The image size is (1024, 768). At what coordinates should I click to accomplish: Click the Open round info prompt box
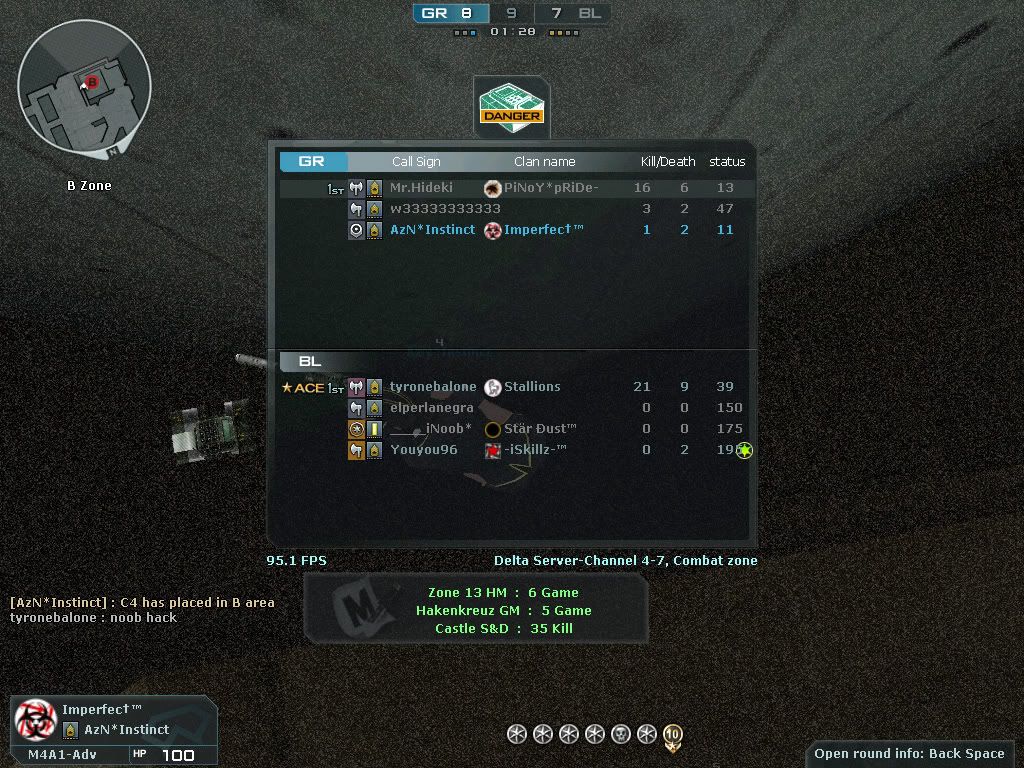(908, 754)
